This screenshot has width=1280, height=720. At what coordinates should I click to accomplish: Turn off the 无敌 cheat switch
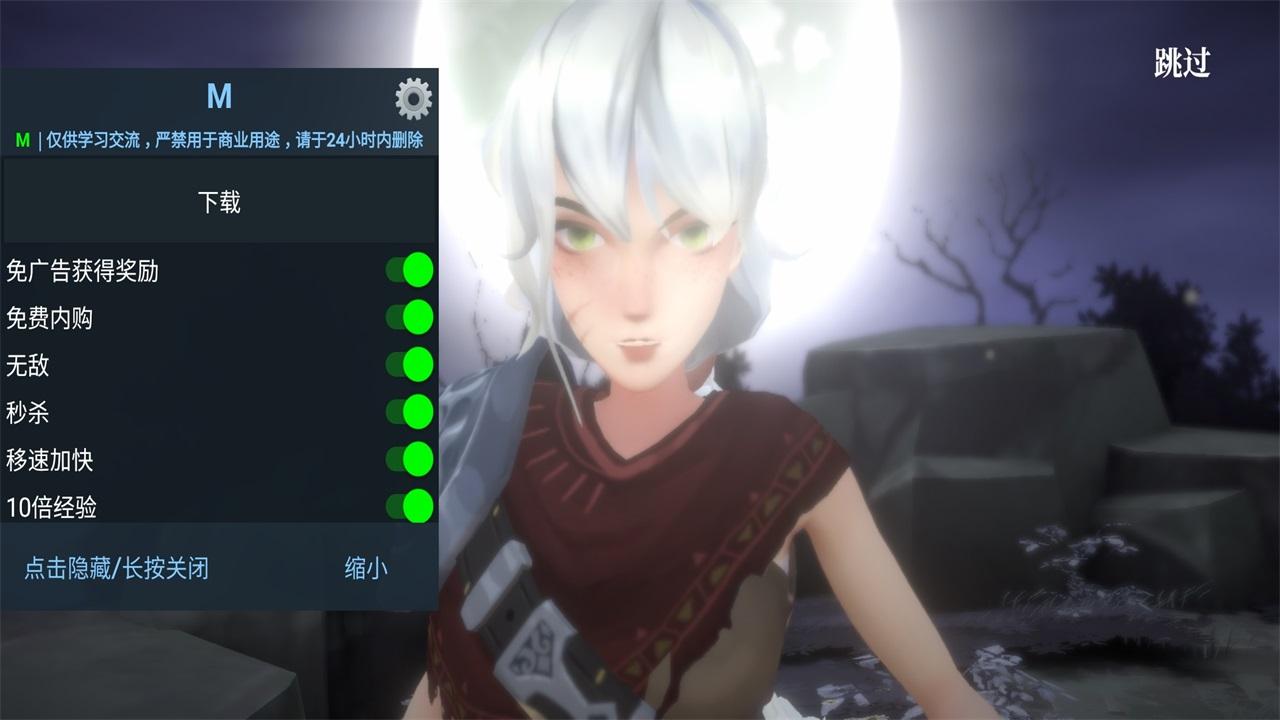[411, 366]
